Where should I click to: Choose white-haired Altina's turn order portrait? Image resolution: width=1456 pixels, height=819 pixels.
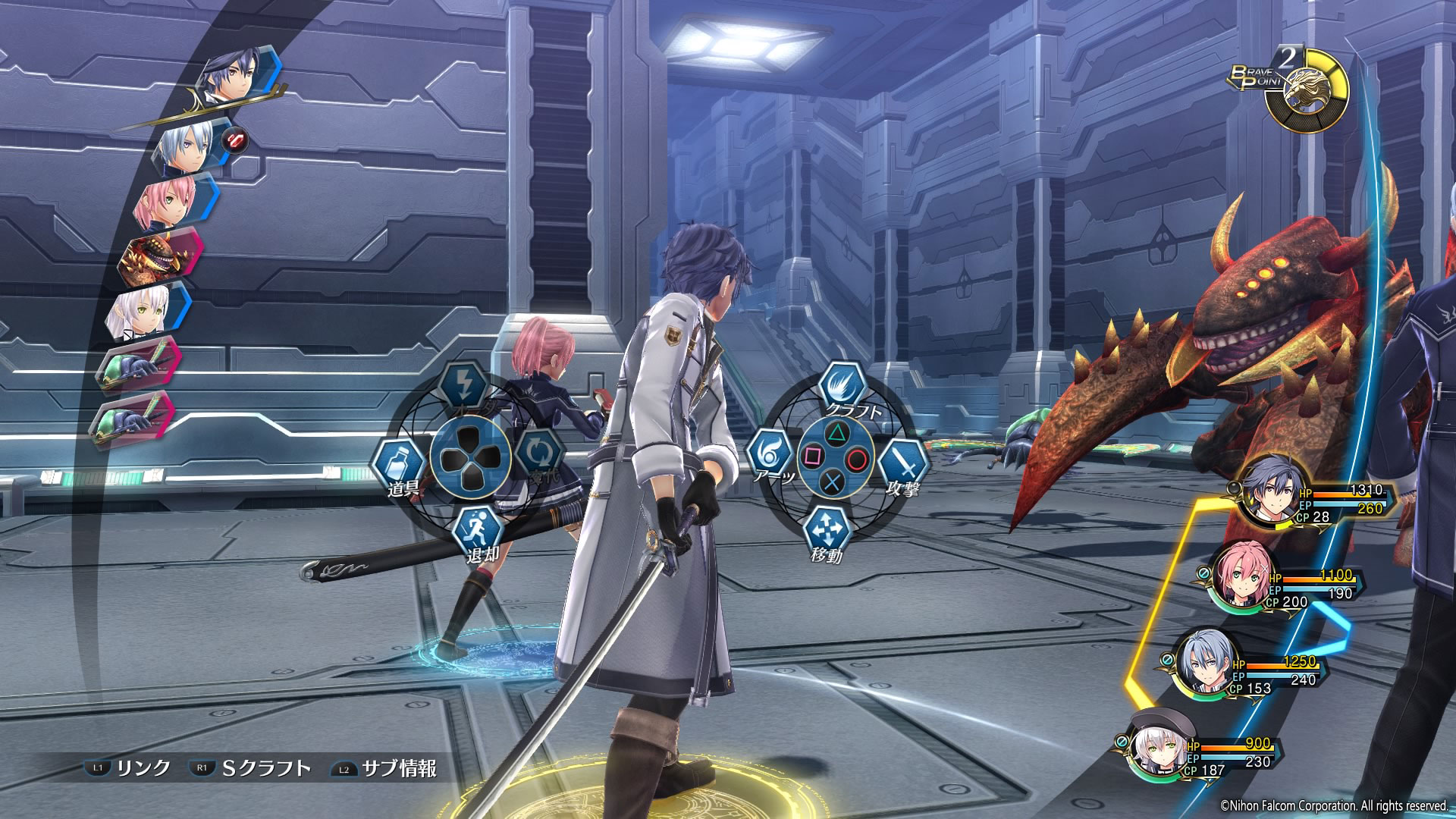click(x=140, y=312)
